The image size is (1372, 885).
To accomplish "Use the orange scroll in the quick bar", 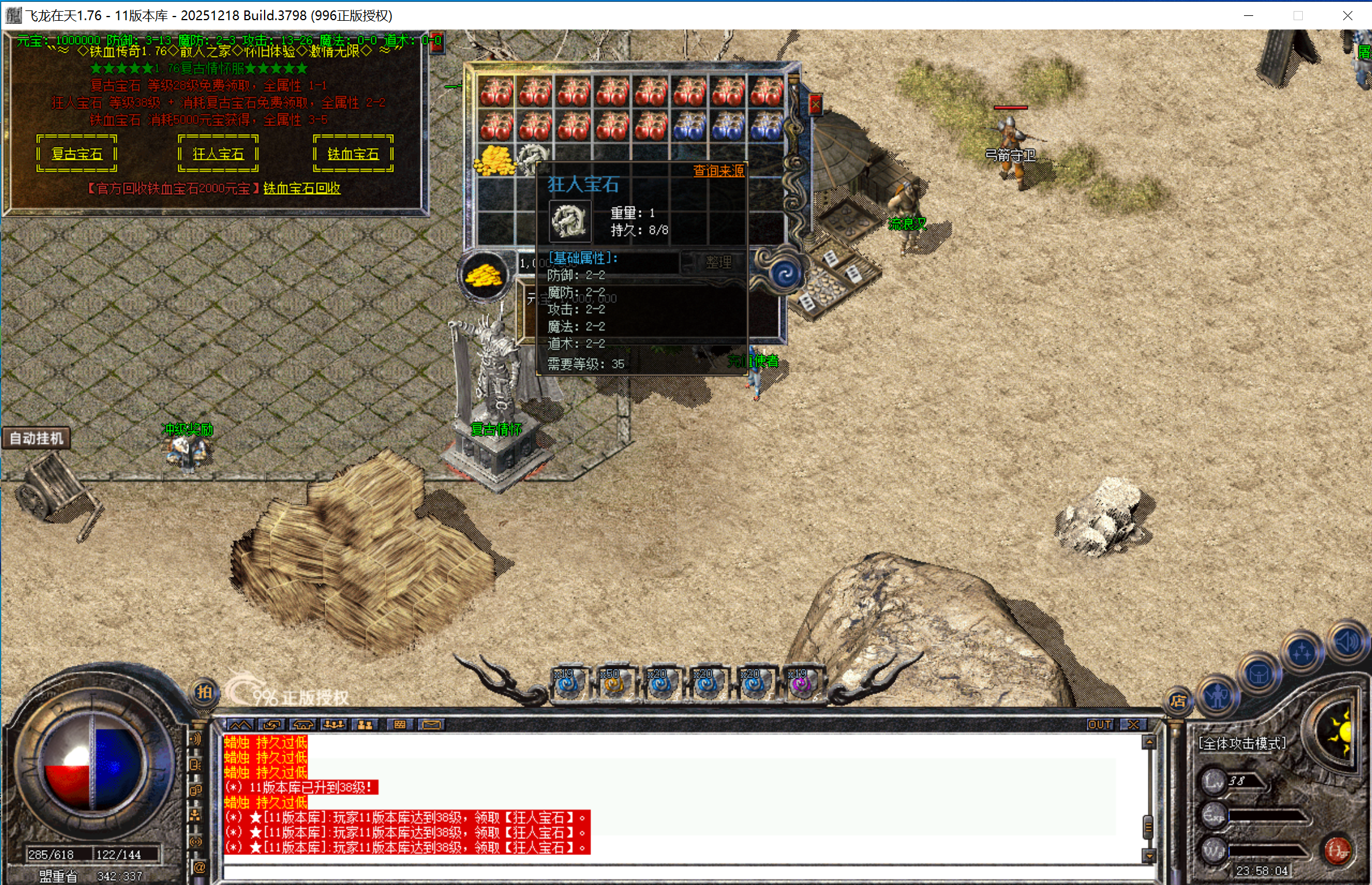I will pyautogui.click(x=614, y=684).
